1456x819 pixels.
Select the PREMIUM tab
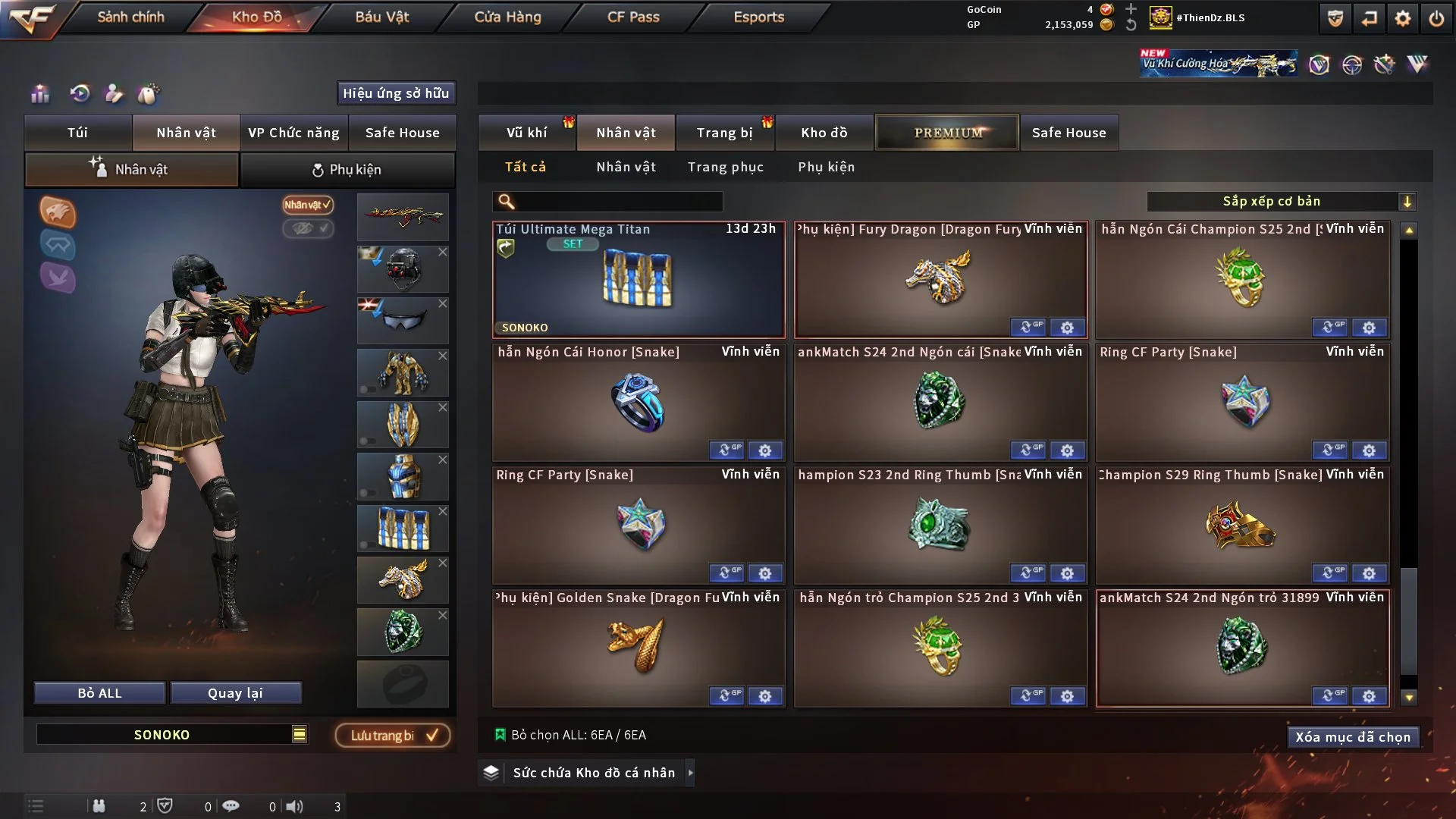947,133
